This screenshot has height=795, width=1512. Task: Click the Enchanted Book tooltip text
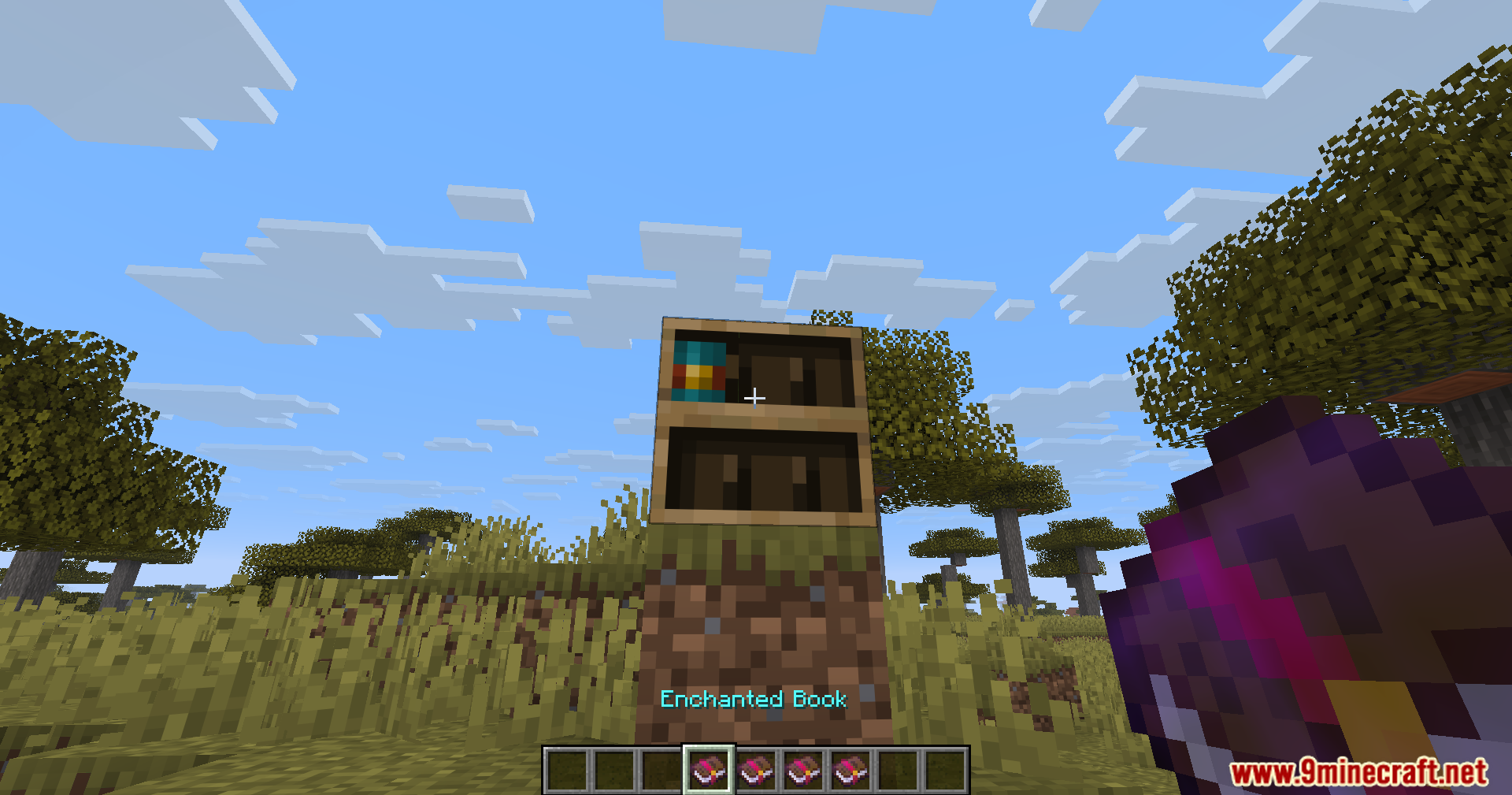click(754, 700)
